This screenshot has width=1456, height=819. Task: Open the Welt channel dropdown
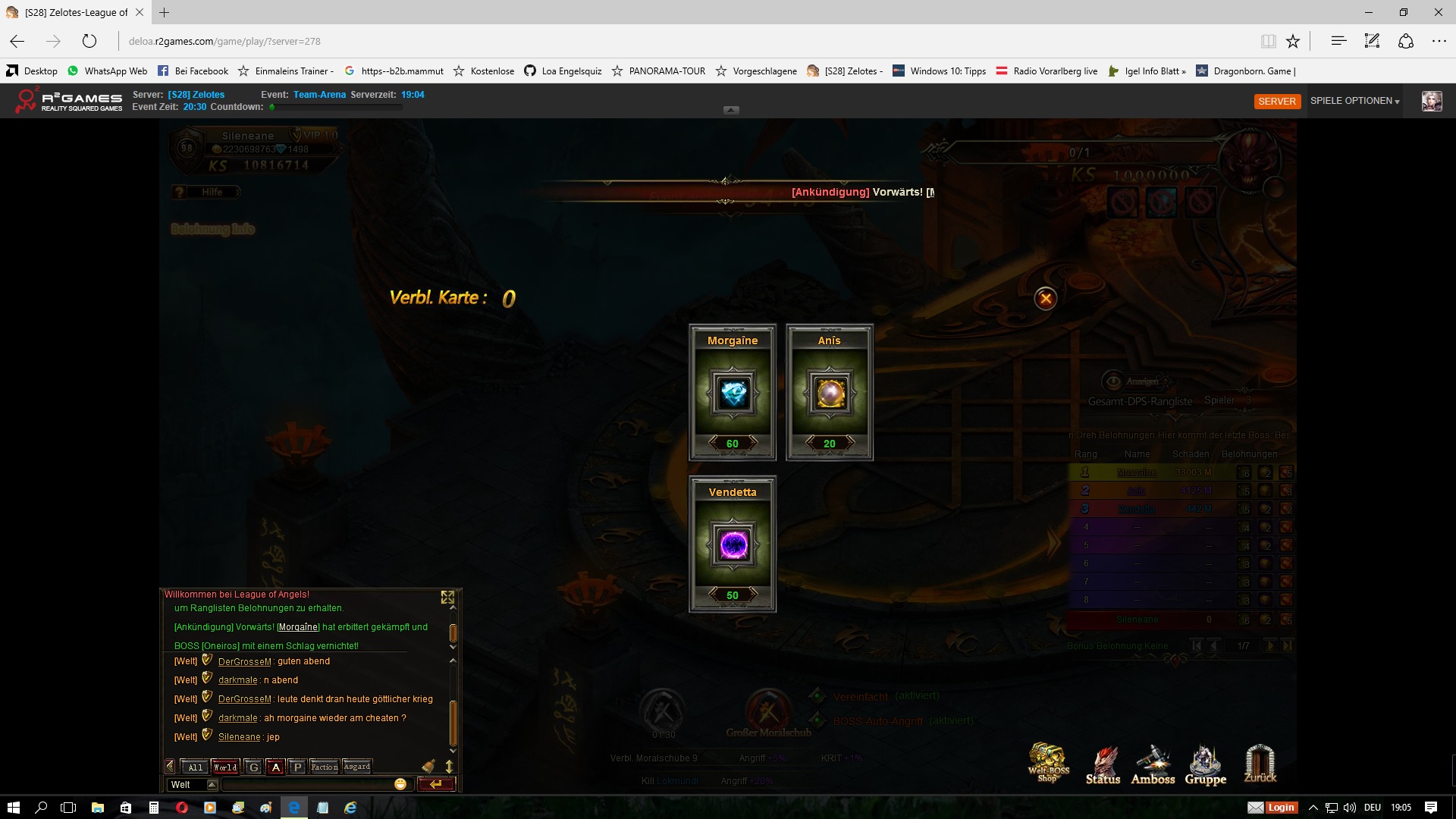coord(212,785)
